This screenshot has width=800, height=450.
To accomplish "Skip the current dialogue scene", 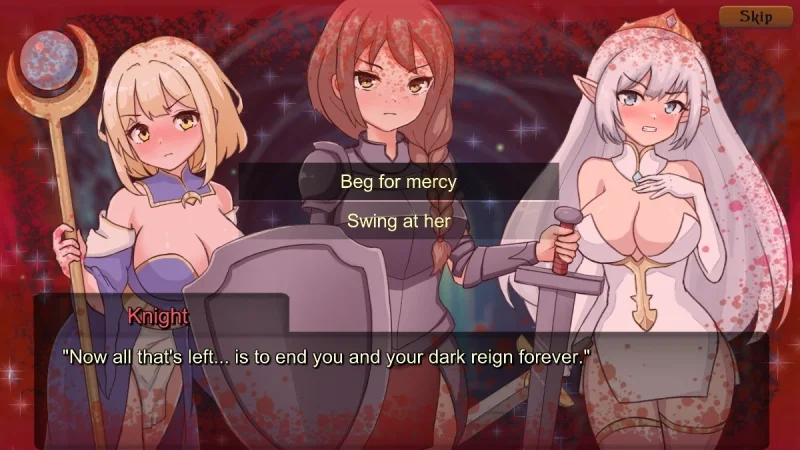I will coord(755,16).
